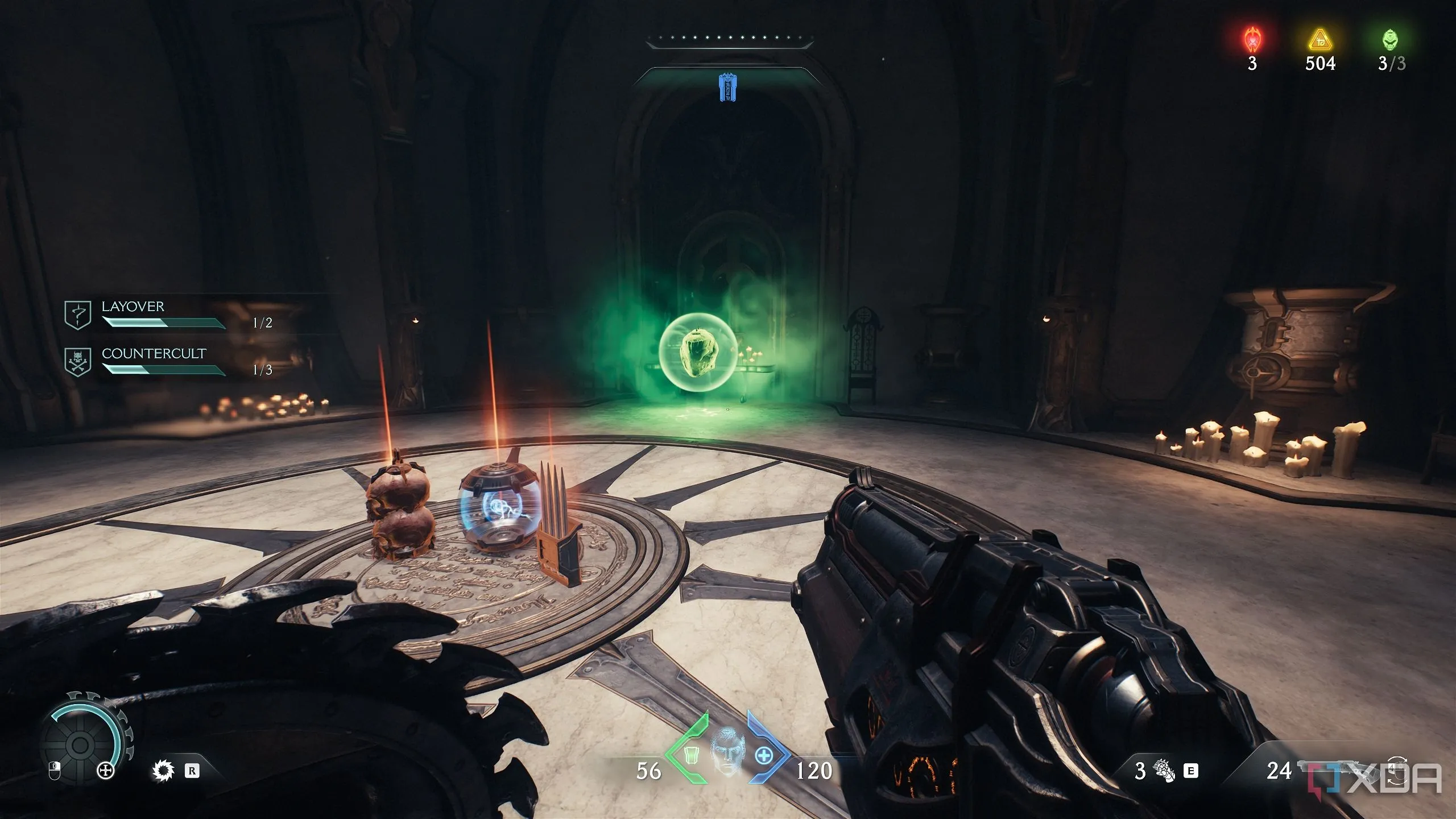Select the yellow triangular gold currency icon
1456x819 pixels.
point(1320,40)
